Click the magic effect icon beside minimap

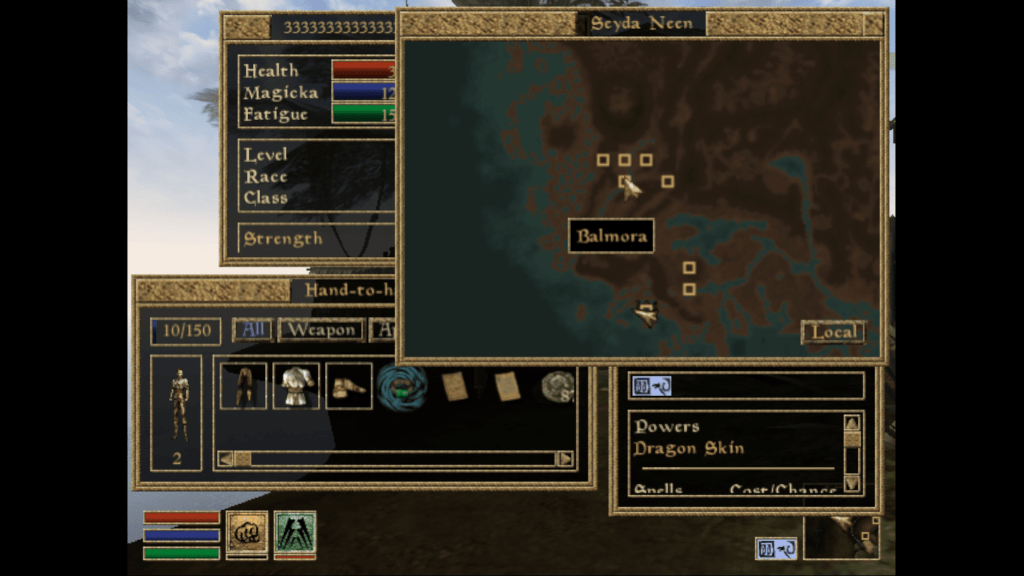(776, 549)
